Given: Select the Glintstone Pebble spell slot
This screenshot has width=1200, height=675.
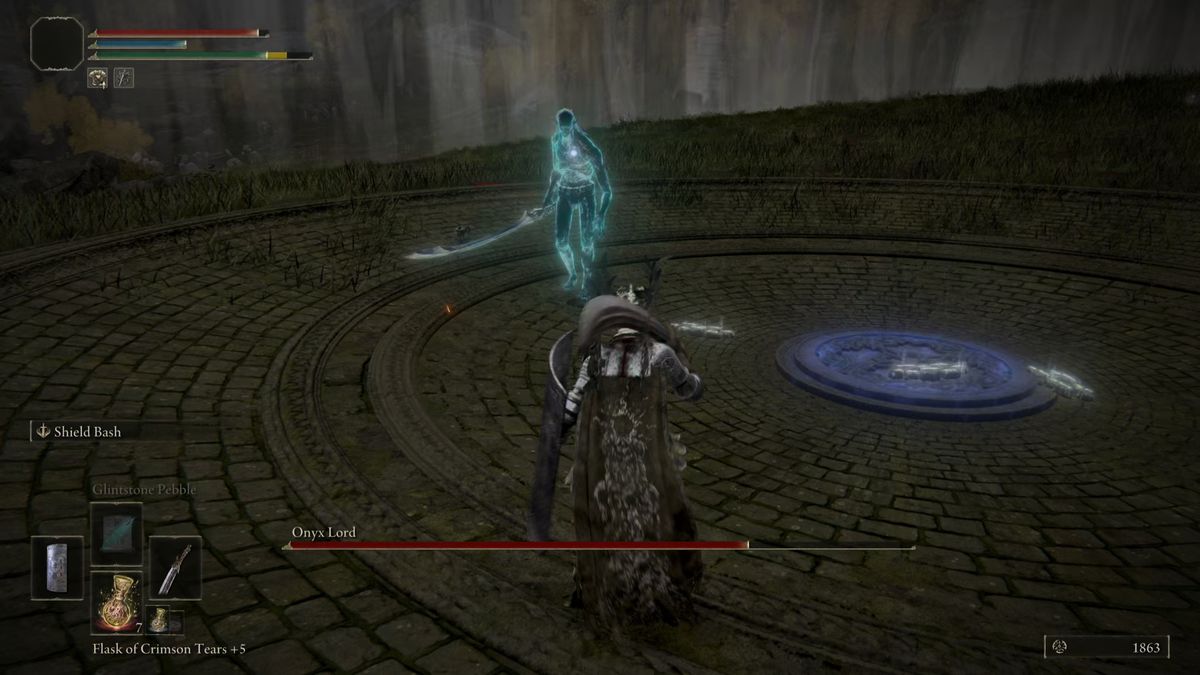Looking at the screenshot, I should [116, 533].
